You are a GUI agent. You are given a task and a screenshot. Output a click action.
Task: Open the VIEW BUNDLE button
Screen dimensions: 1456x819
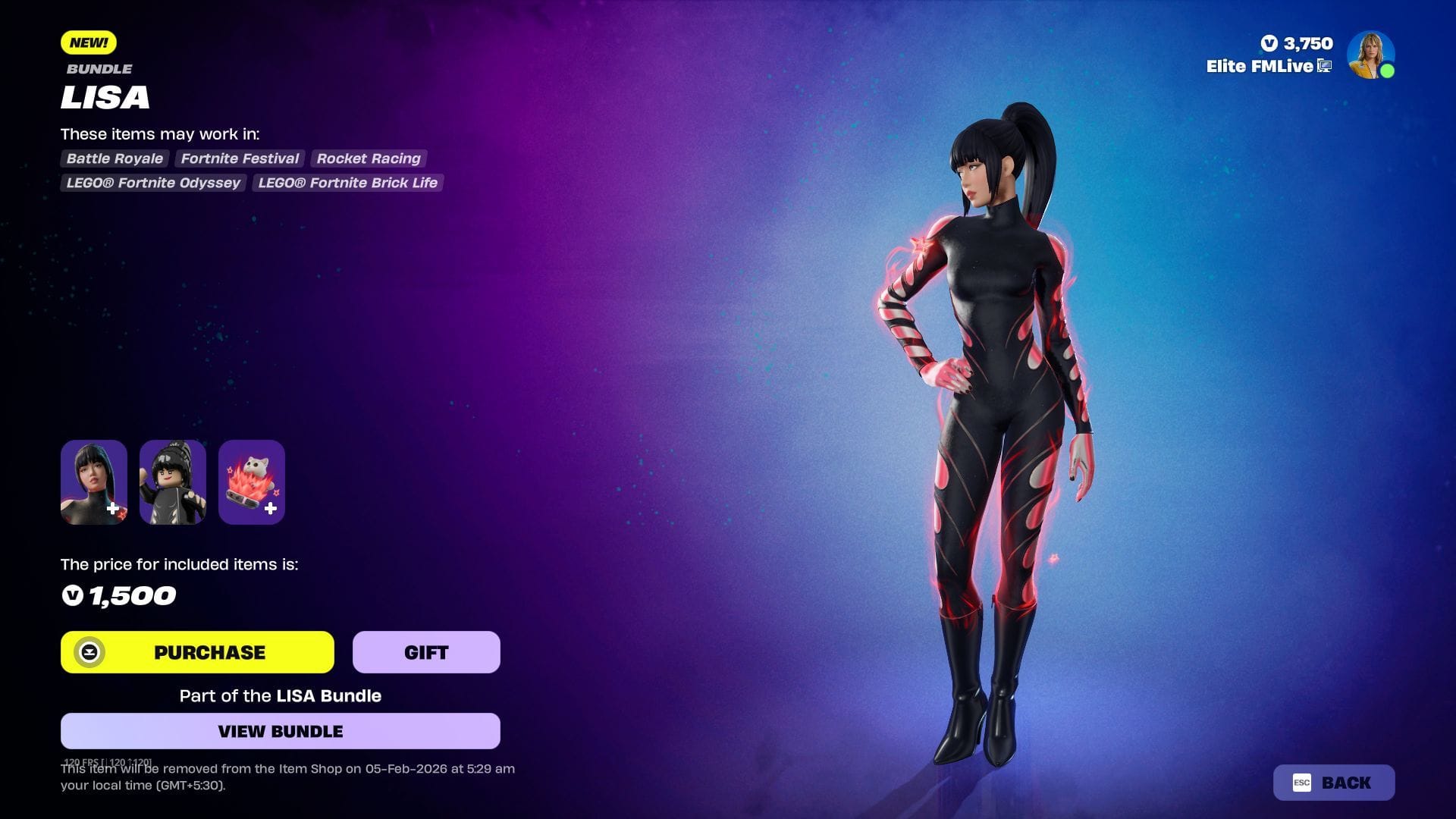tap(281, 731)
